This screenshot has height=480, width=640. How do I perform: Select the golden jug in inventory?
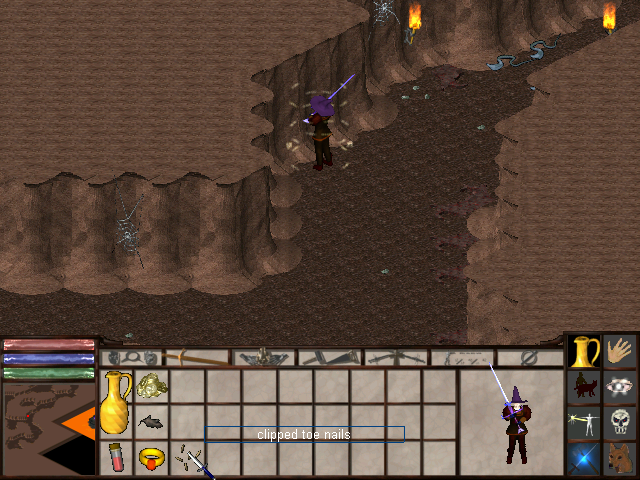tap(116, 401)
